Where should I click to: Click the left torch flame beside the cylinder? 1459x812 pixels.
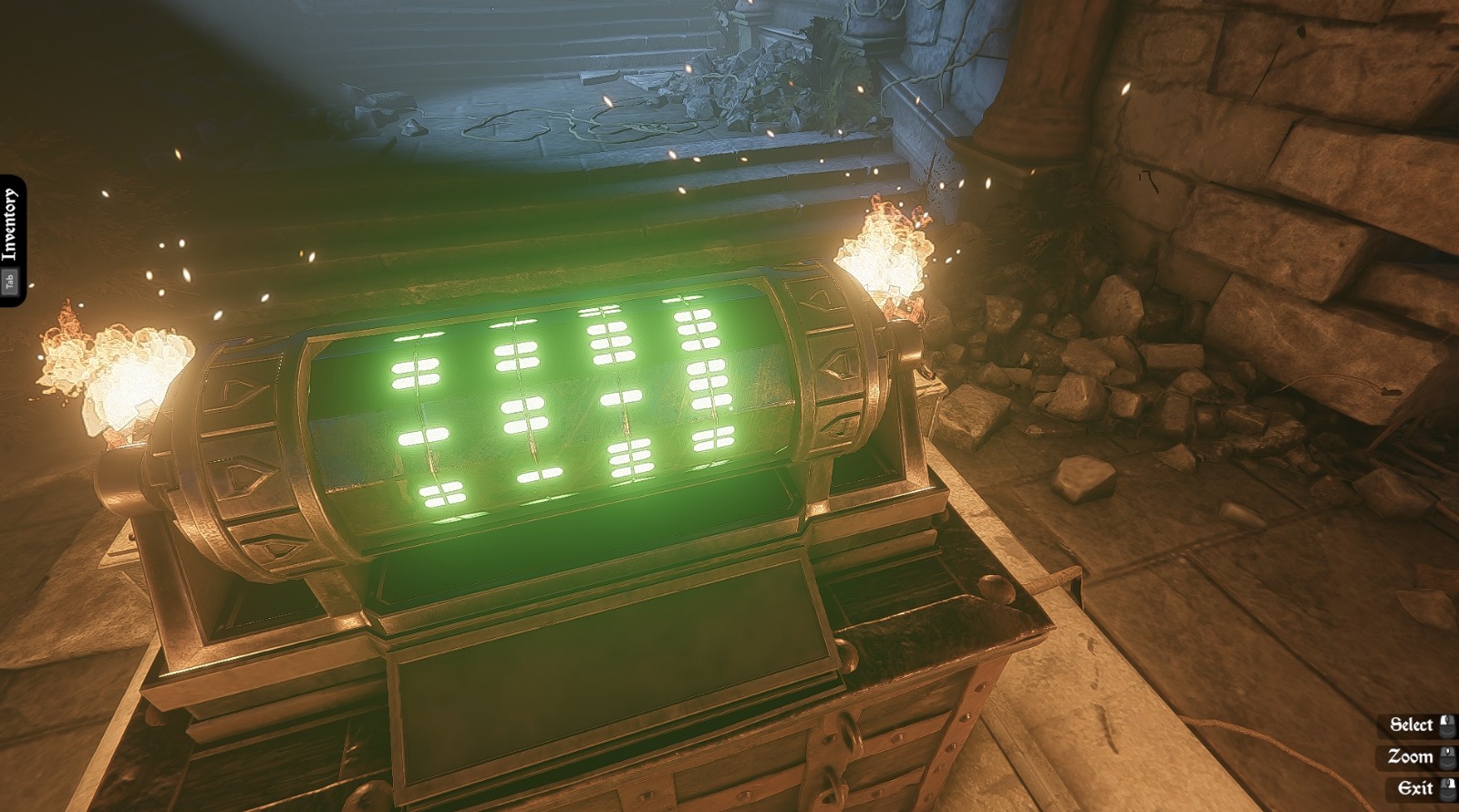click(x=119, y=365)
